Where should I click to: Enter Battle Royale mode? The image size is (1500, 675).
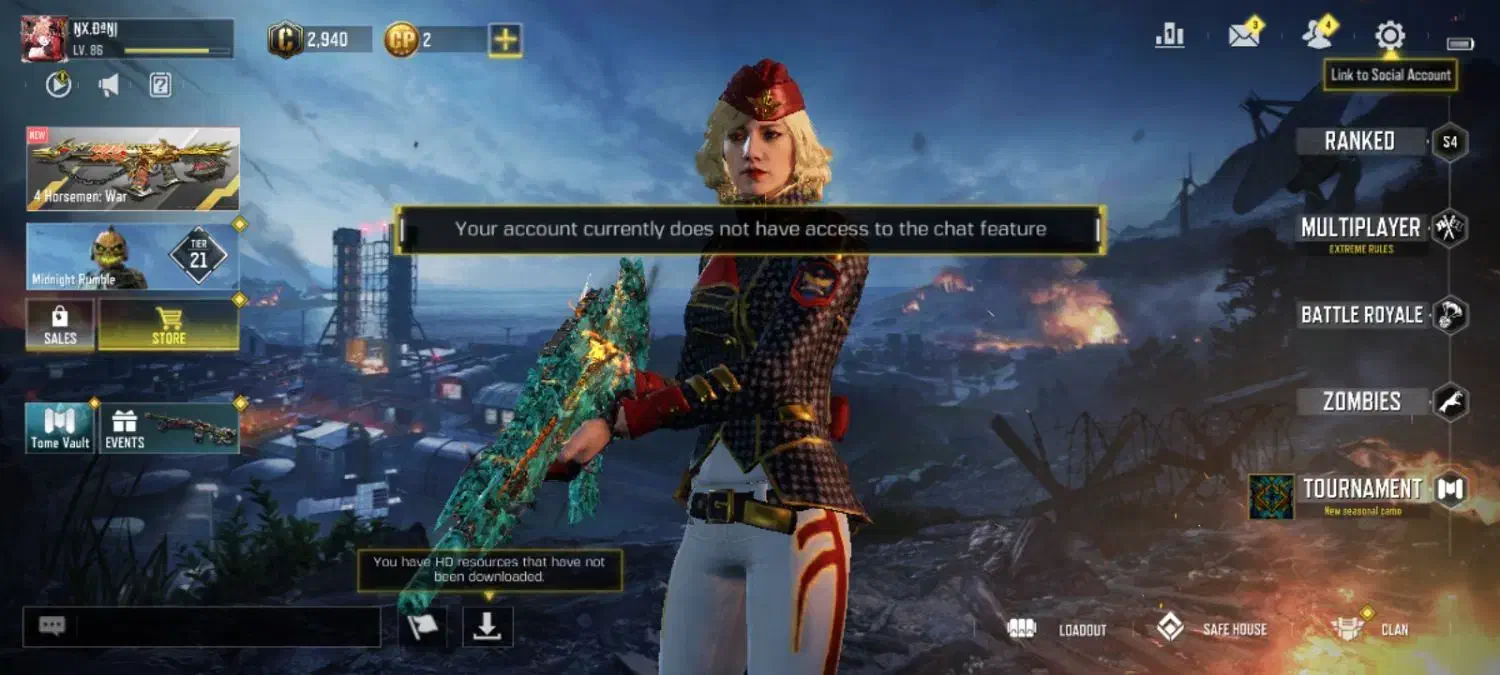pyautogui.click(x=1361, y=315)
